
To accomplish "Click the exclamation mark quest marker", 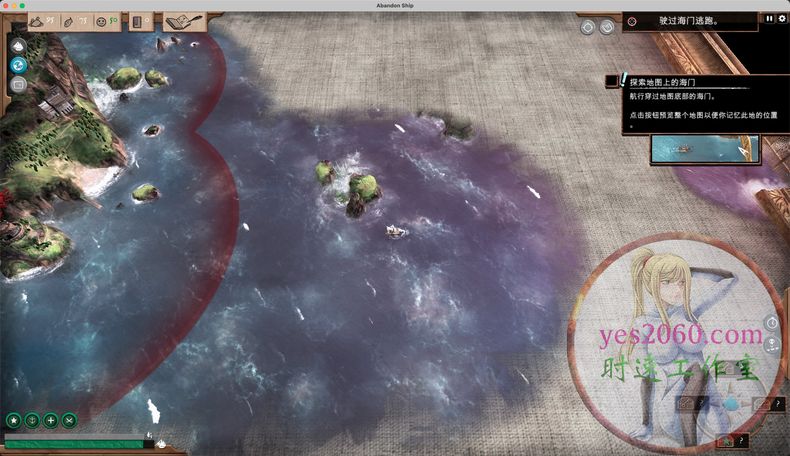I will coord(623,79).
